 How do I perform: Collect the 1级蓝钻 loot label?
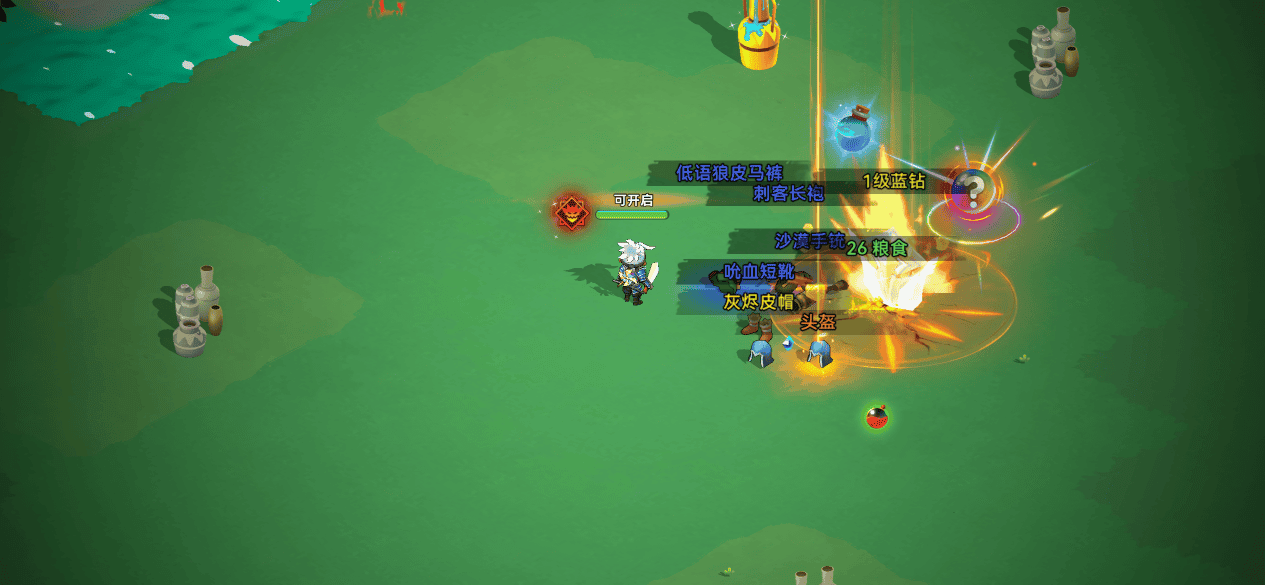click(894, 181)
